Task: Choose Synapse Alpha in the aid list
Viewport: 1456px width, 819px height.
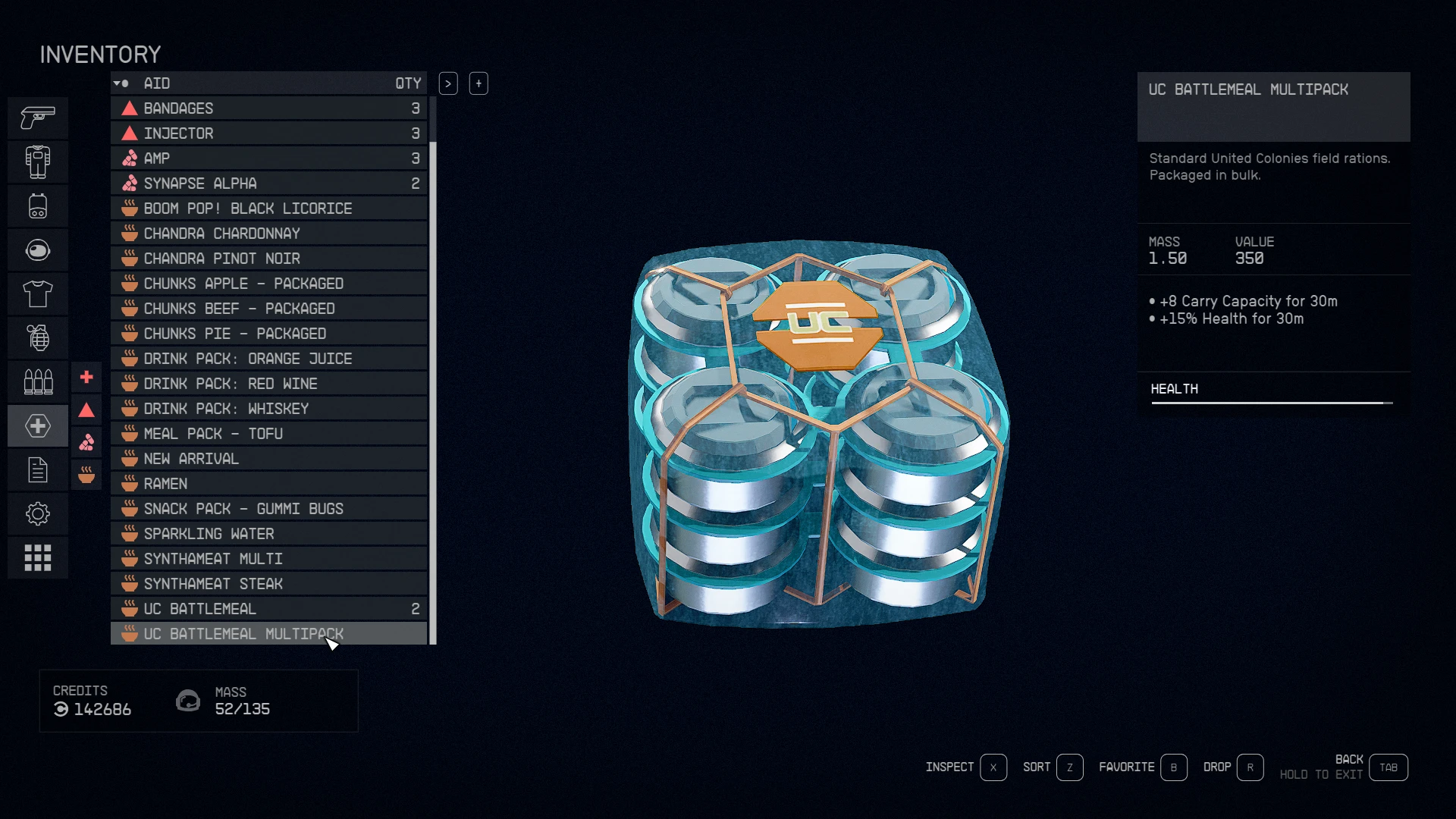Action: pos(269,184)
